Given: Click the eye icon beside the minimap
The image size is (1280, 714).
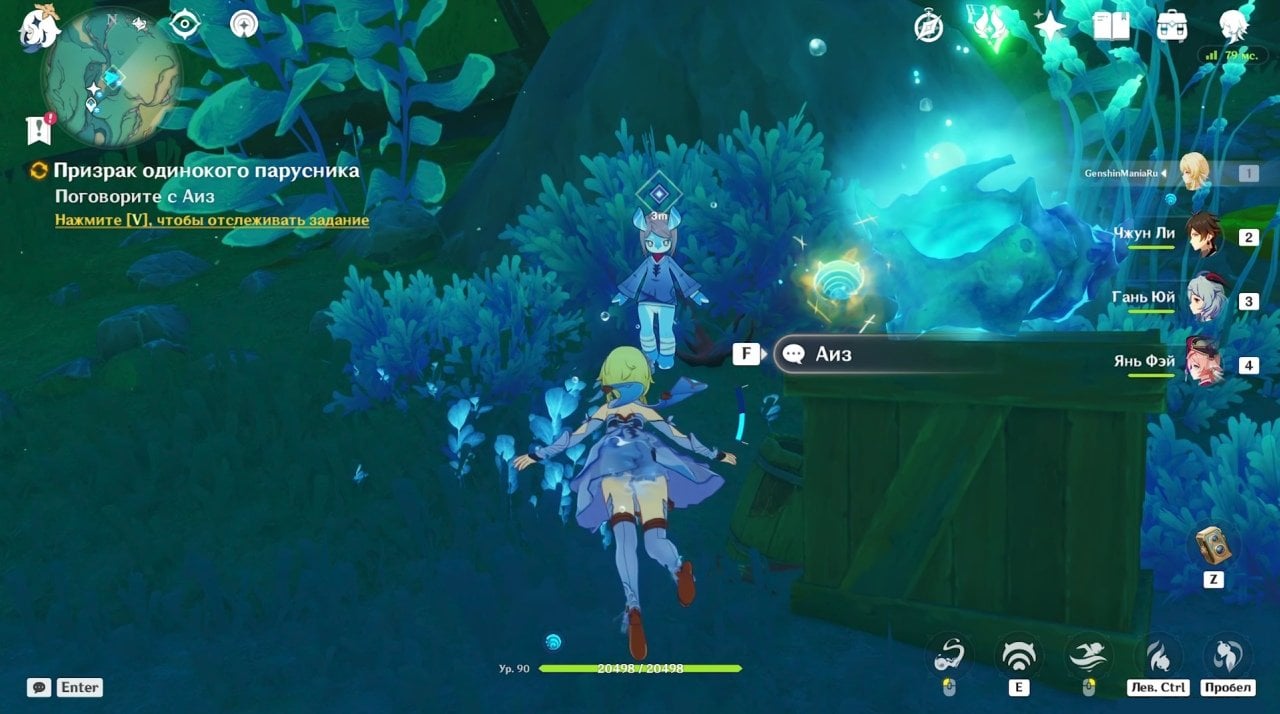Looking at the screenshot, I should [x=185, y=24].
